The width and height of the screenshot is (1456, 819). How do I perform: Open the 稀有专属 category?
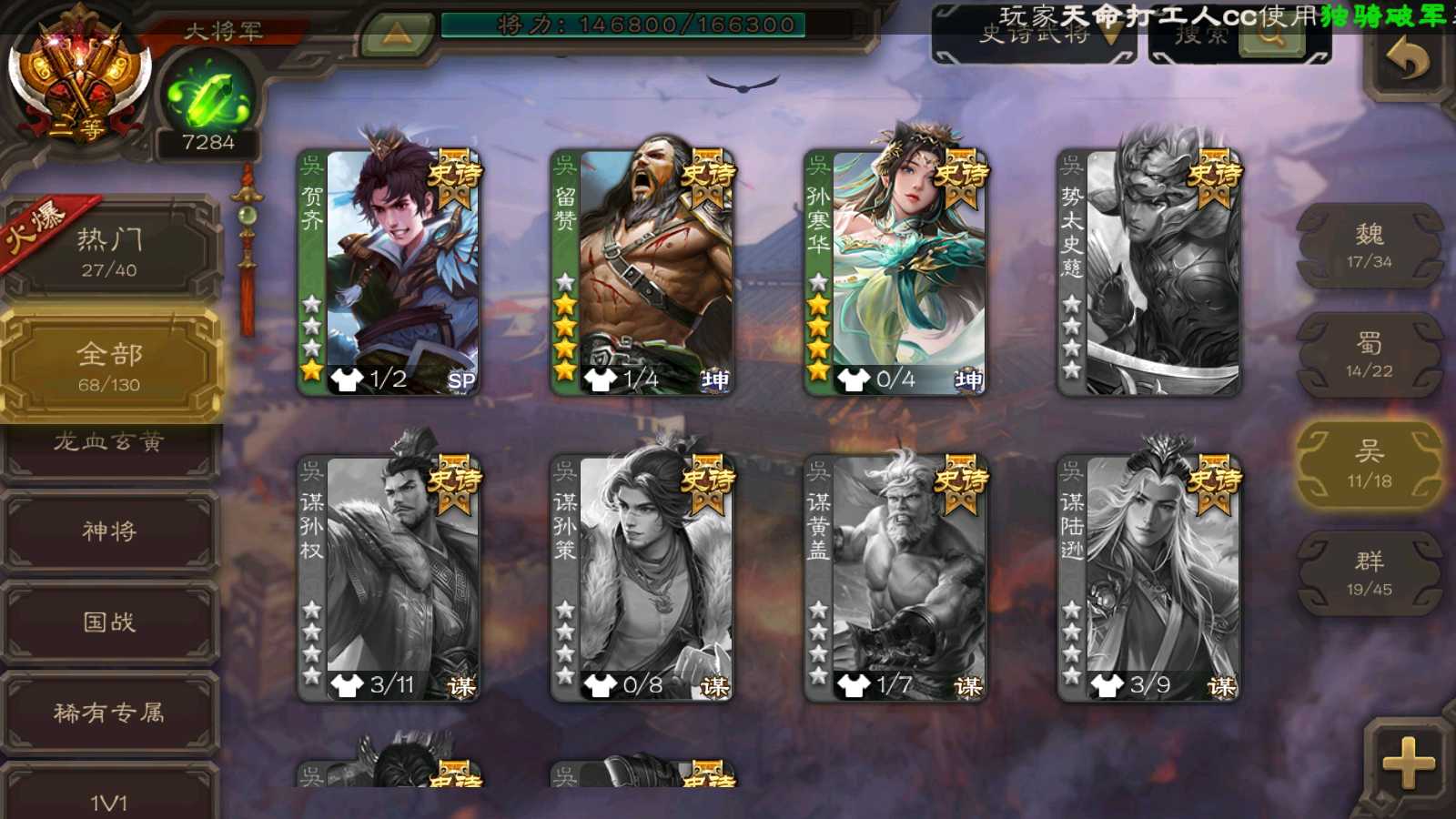tap(109, 713)
